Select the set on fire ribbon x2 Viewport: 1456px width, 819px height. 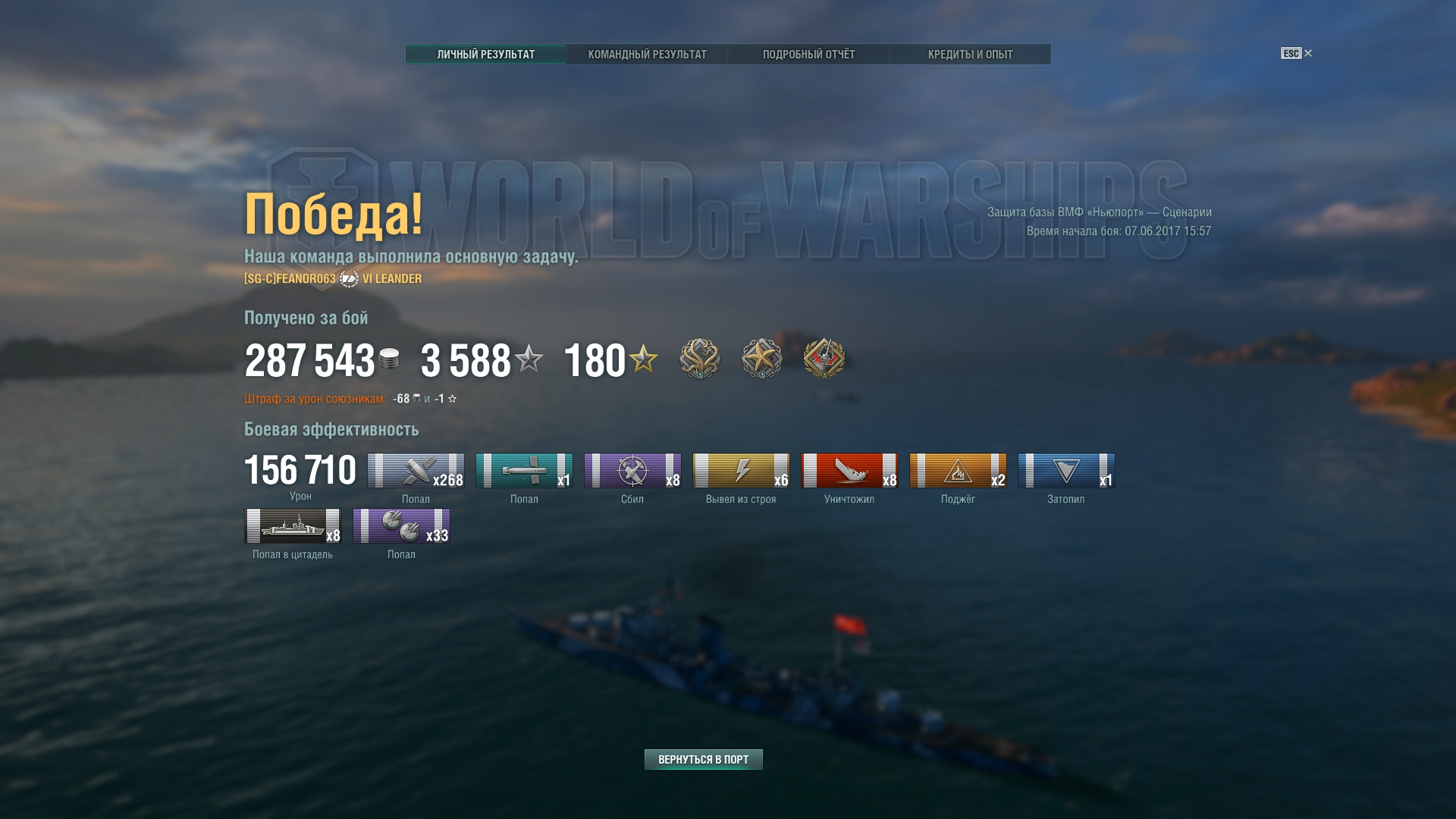pyautogui.click(x=958, y=471)
